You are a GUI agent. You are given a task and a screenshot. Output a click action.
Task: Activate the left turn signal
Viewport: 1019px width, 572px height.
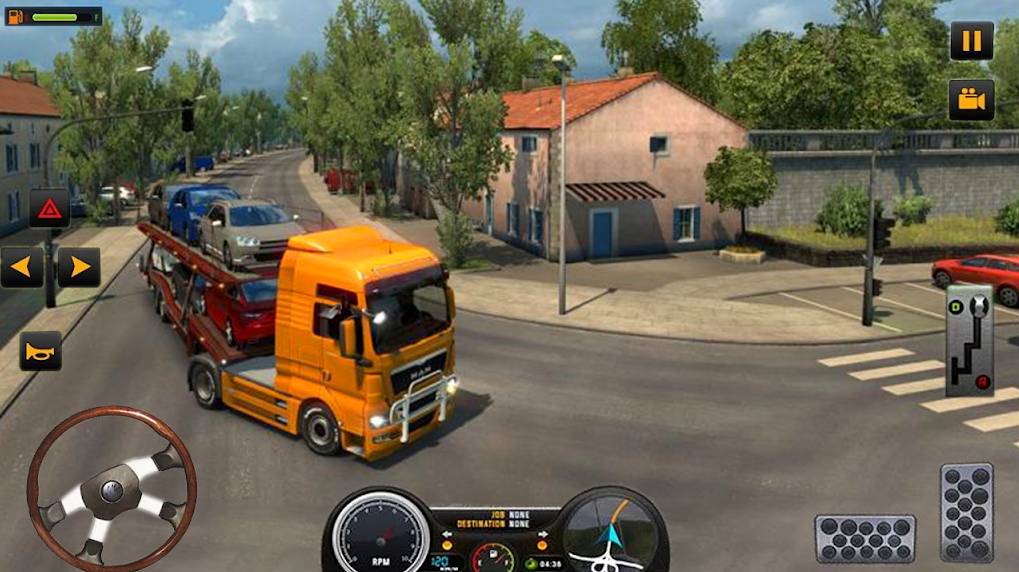coord(21,267)
